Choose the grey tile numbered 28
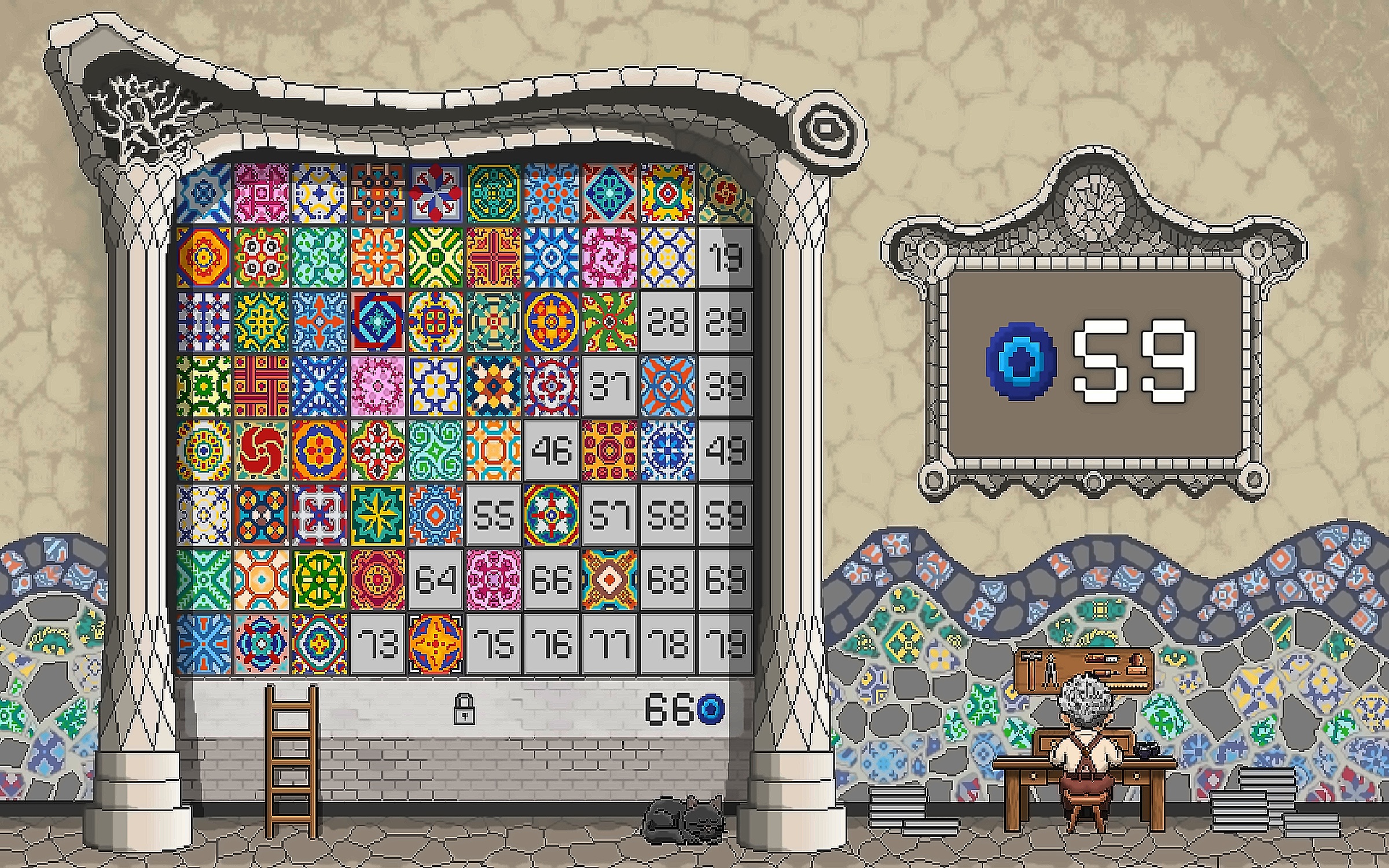The image size is (1389, 868). 667,322
